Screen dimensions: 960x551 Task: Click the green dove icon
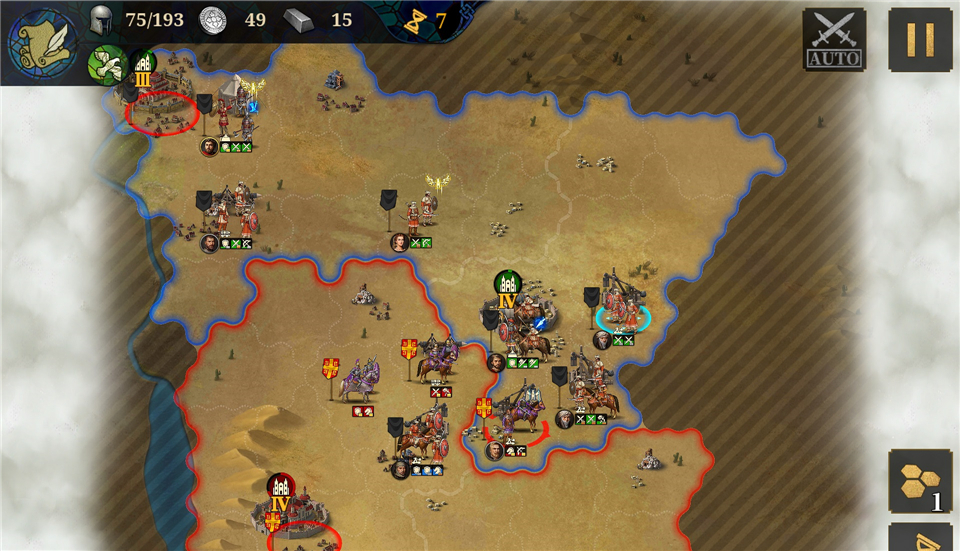pyautogui.click(x=106, y=62)
